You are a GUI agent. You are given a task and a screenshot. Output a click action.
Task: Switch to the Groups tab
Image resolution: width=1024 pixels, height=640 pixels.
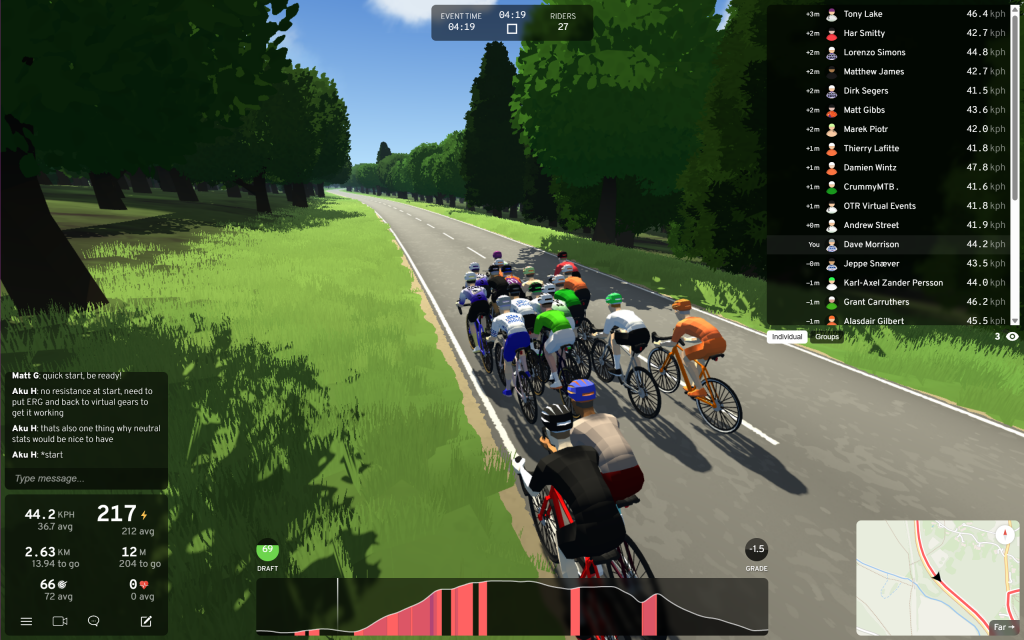click(827, 337)
